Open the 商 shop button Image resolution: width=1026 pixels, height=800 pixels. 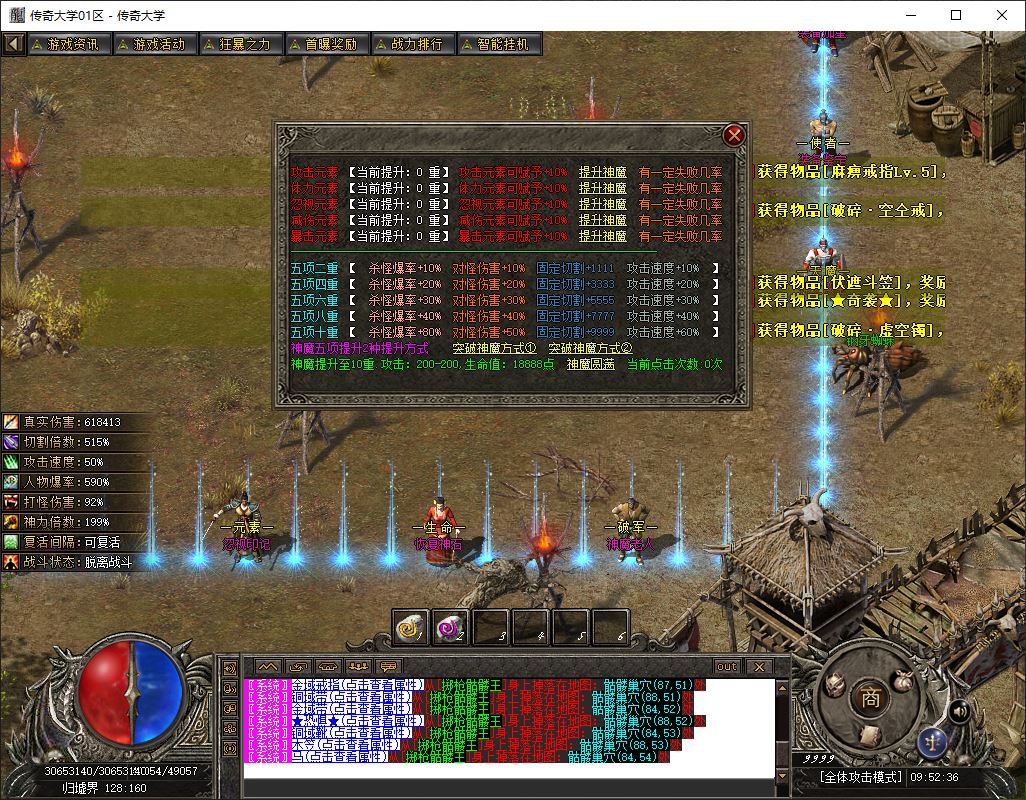pyautogui.click(x=870, y=699)
